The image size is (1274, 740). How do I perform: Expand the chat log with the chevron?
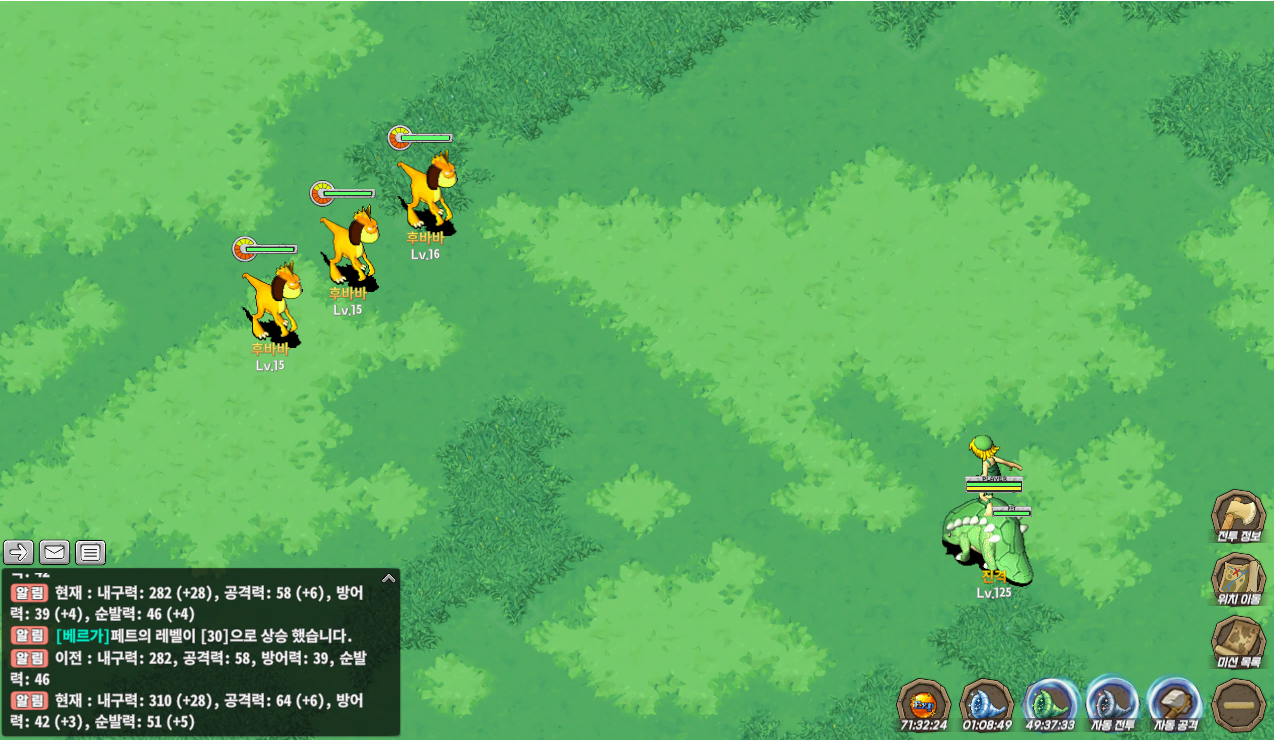tap(389, 578)
